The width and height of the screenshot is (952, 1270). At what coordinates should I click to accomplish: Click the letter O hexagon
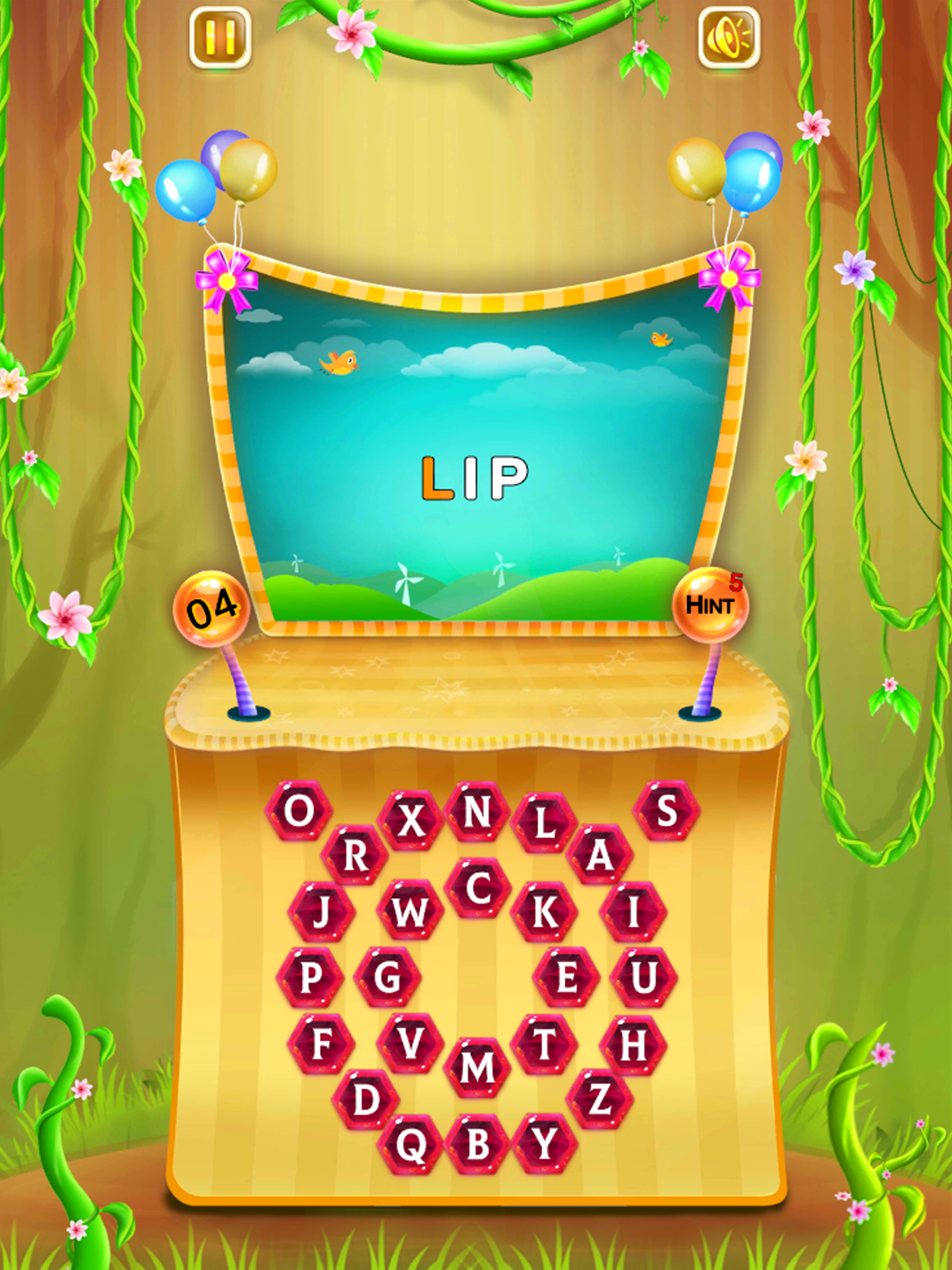tap(299, 811)
